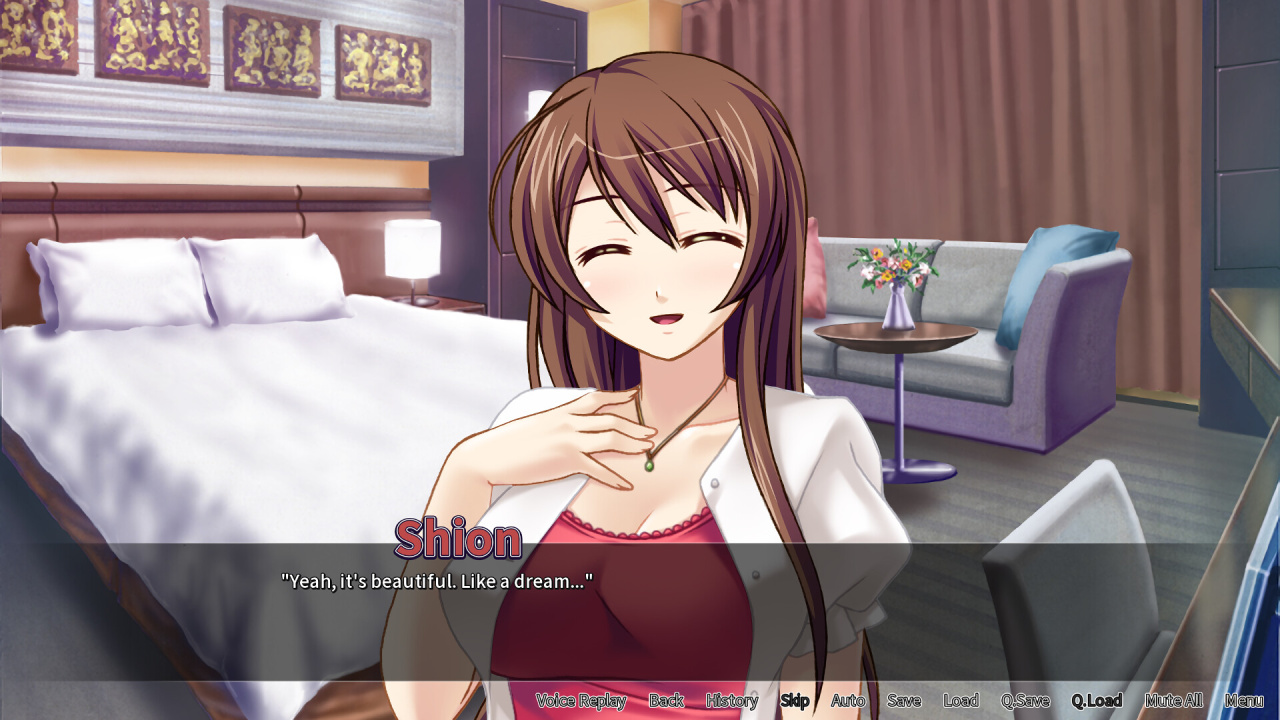Quick save with Q.Save
The width and height of the screenshot is (1280, 720).
[1025, 701]
